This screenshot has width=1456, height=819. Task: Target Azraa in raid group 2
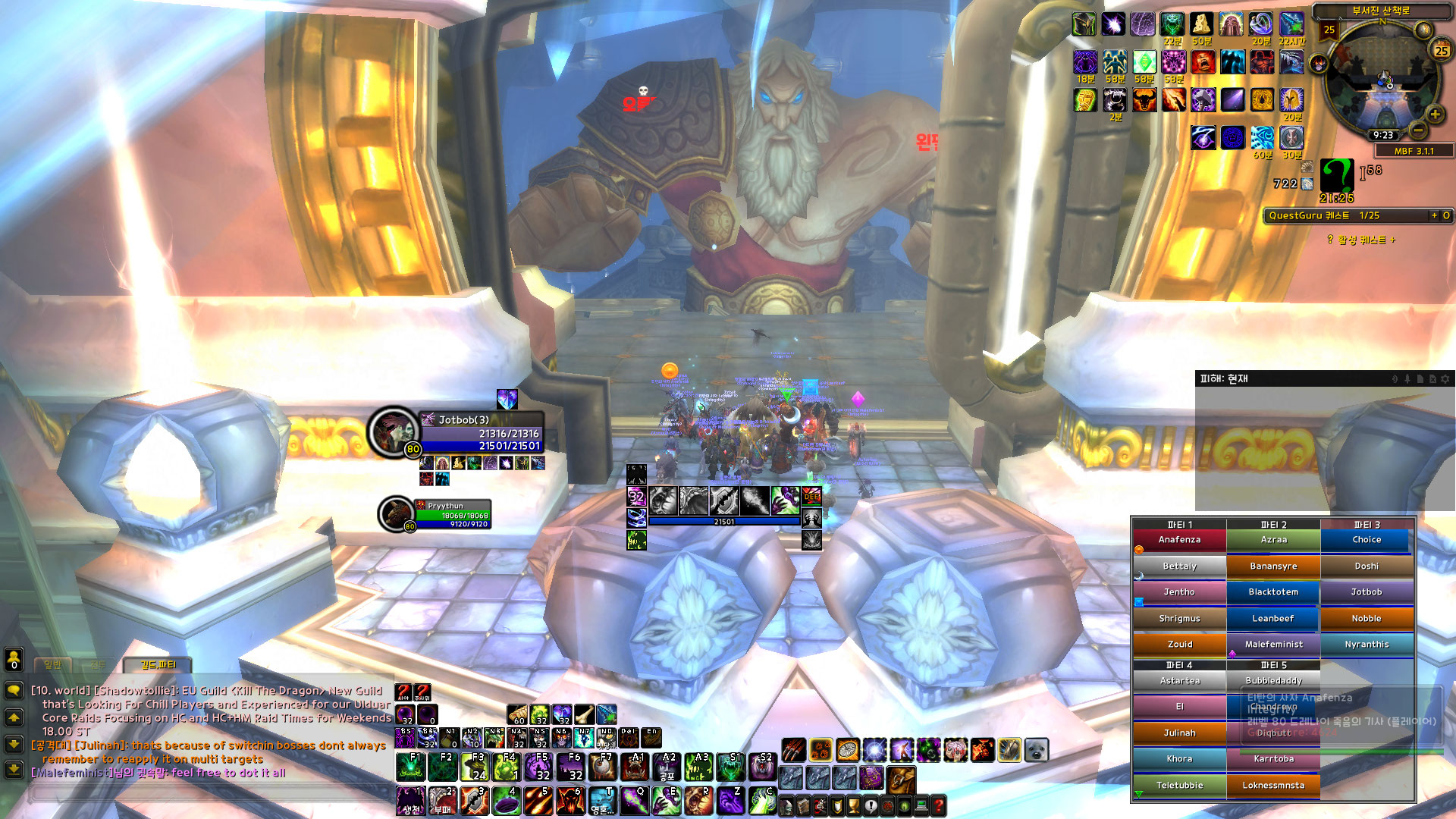coord(1273,540)
